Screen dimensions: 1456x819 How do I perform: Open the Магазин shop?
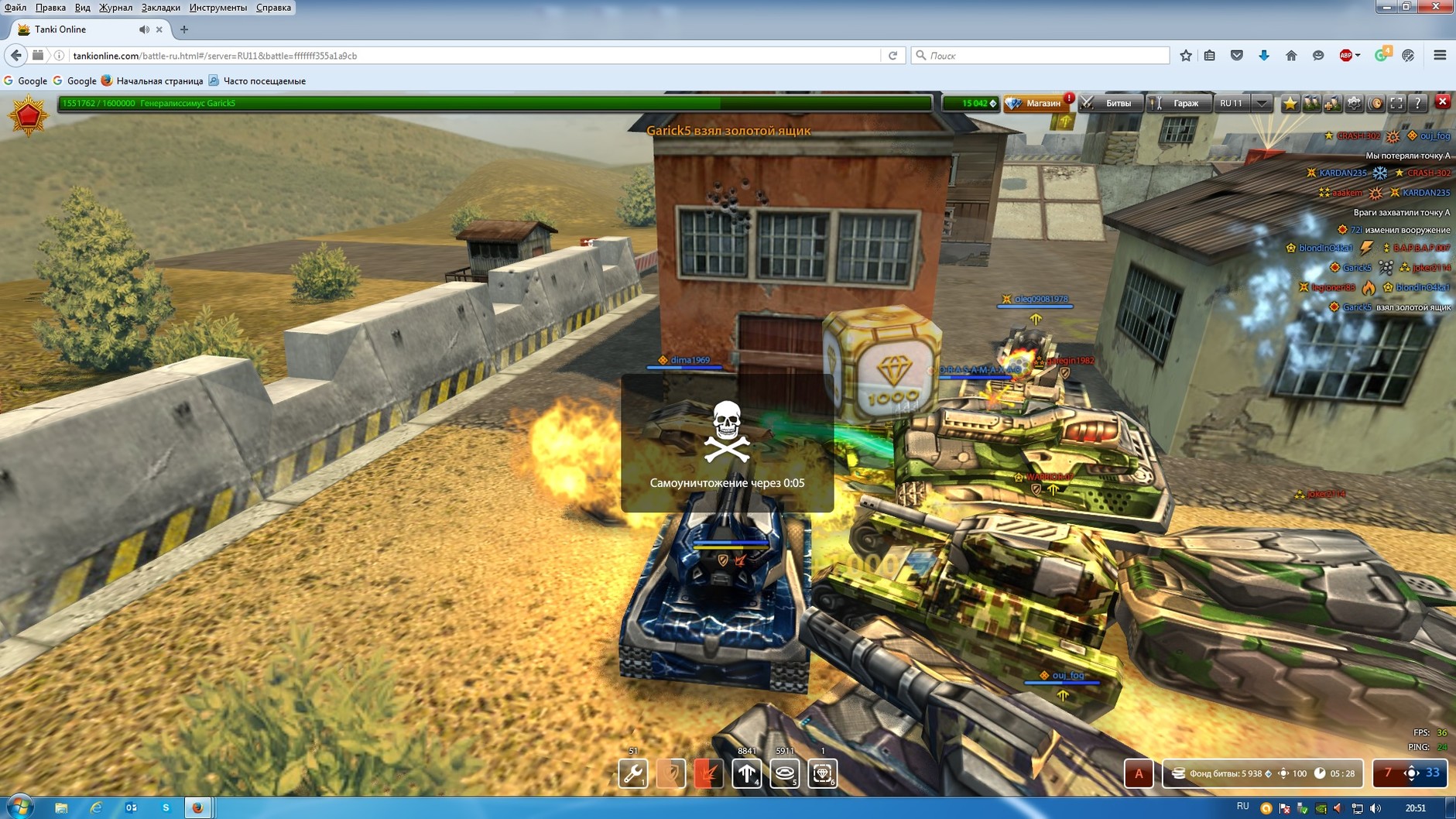click(x=1036, y=103)
